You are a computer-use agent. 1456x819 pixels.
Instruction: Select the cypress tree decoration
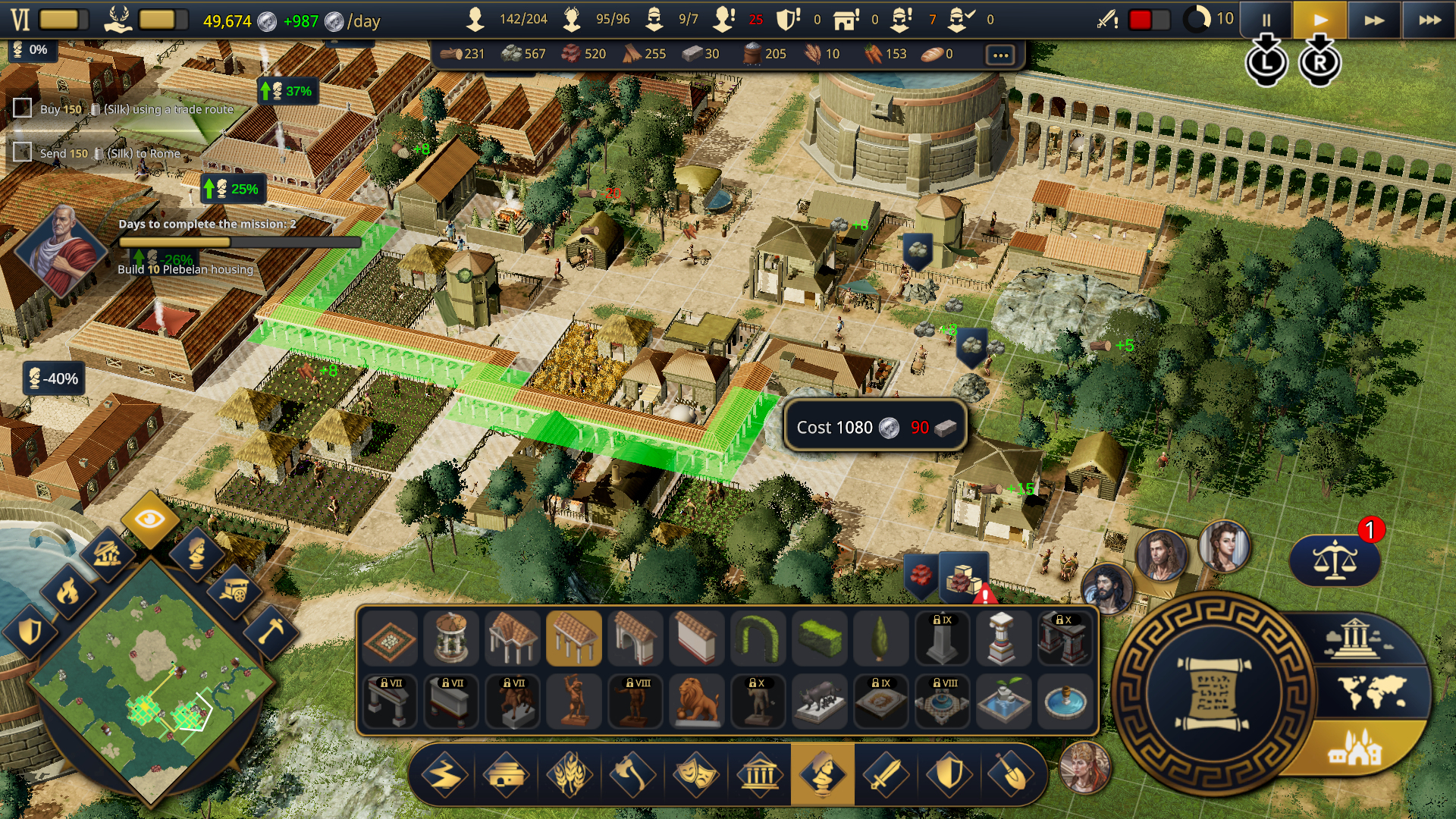[880, 638]
